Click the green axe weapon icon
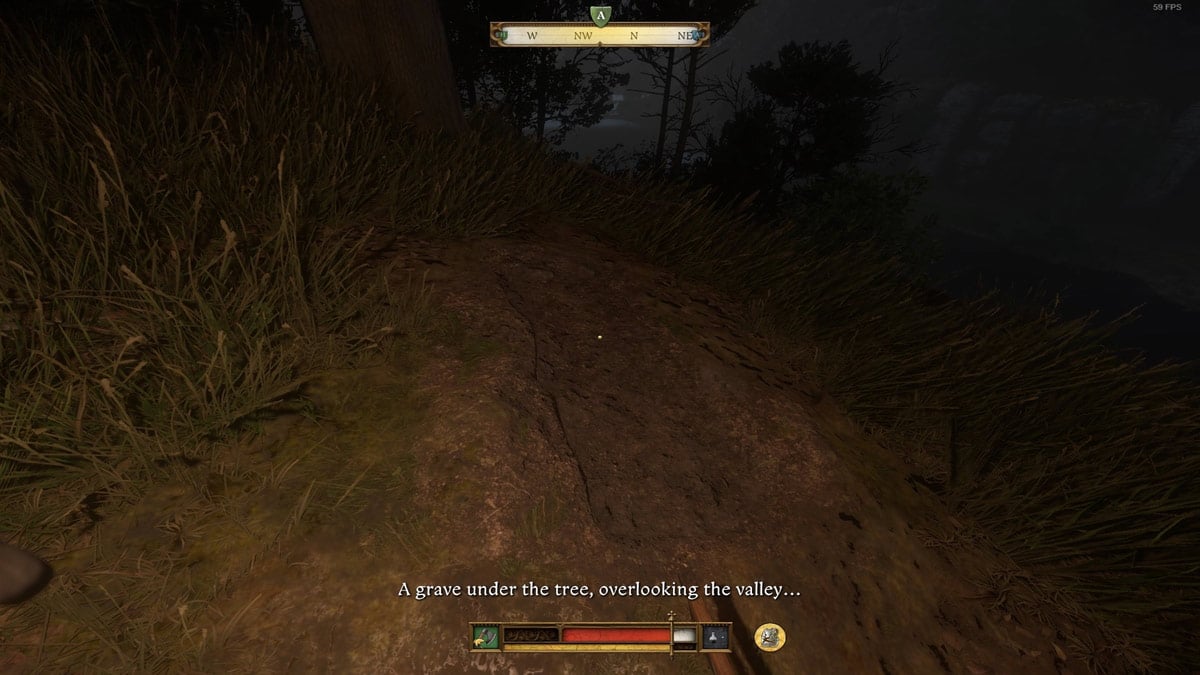 pyautogui.click(x=487, y=636)
